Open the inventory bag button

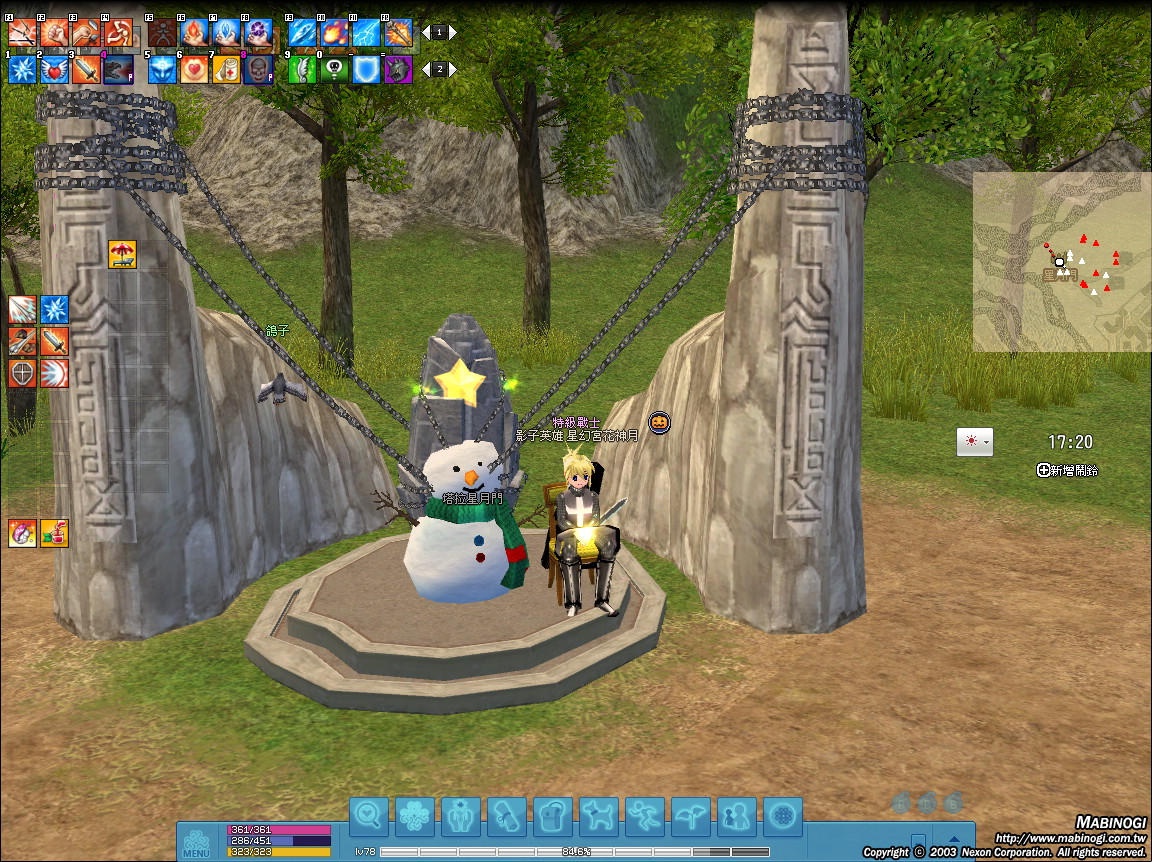click(552, 816)
